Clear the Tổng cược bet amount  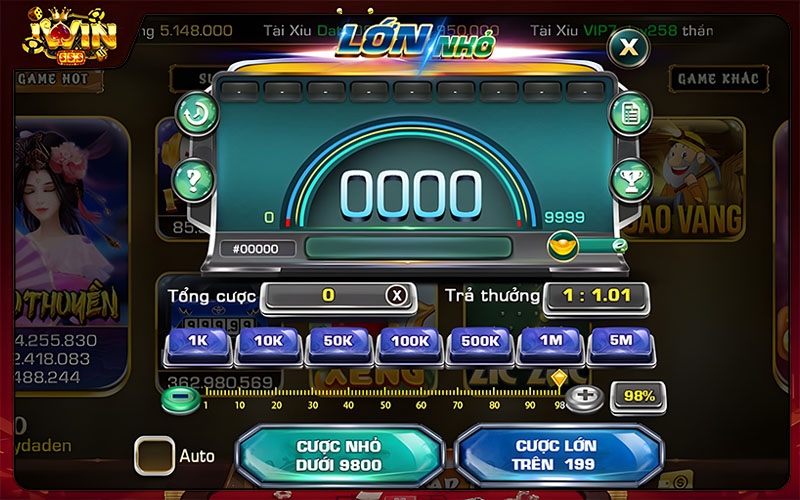click(x=397, y=295)
